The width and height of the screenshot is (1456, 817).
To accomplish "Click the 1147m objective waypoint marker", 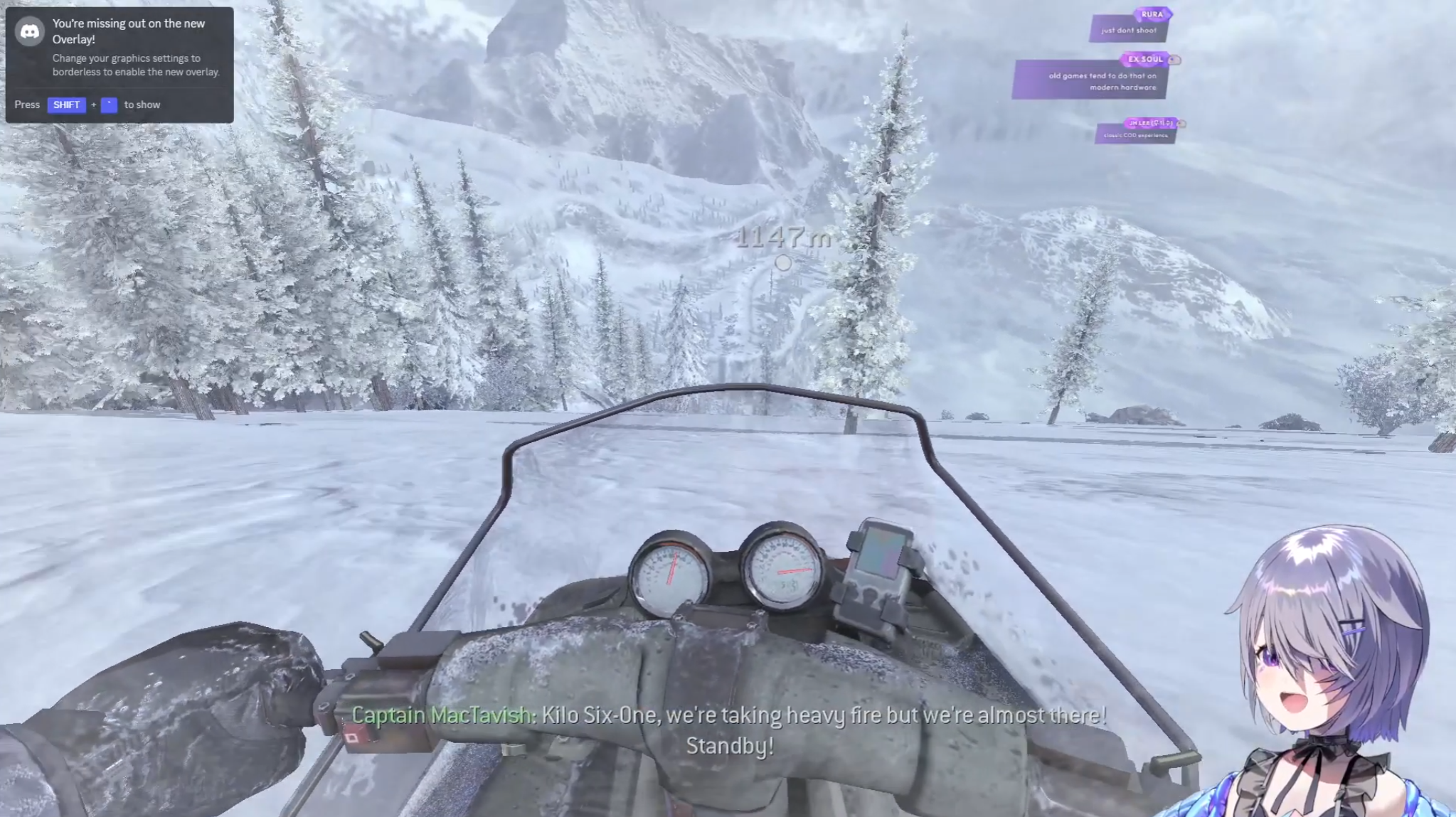I will (783, 262).
